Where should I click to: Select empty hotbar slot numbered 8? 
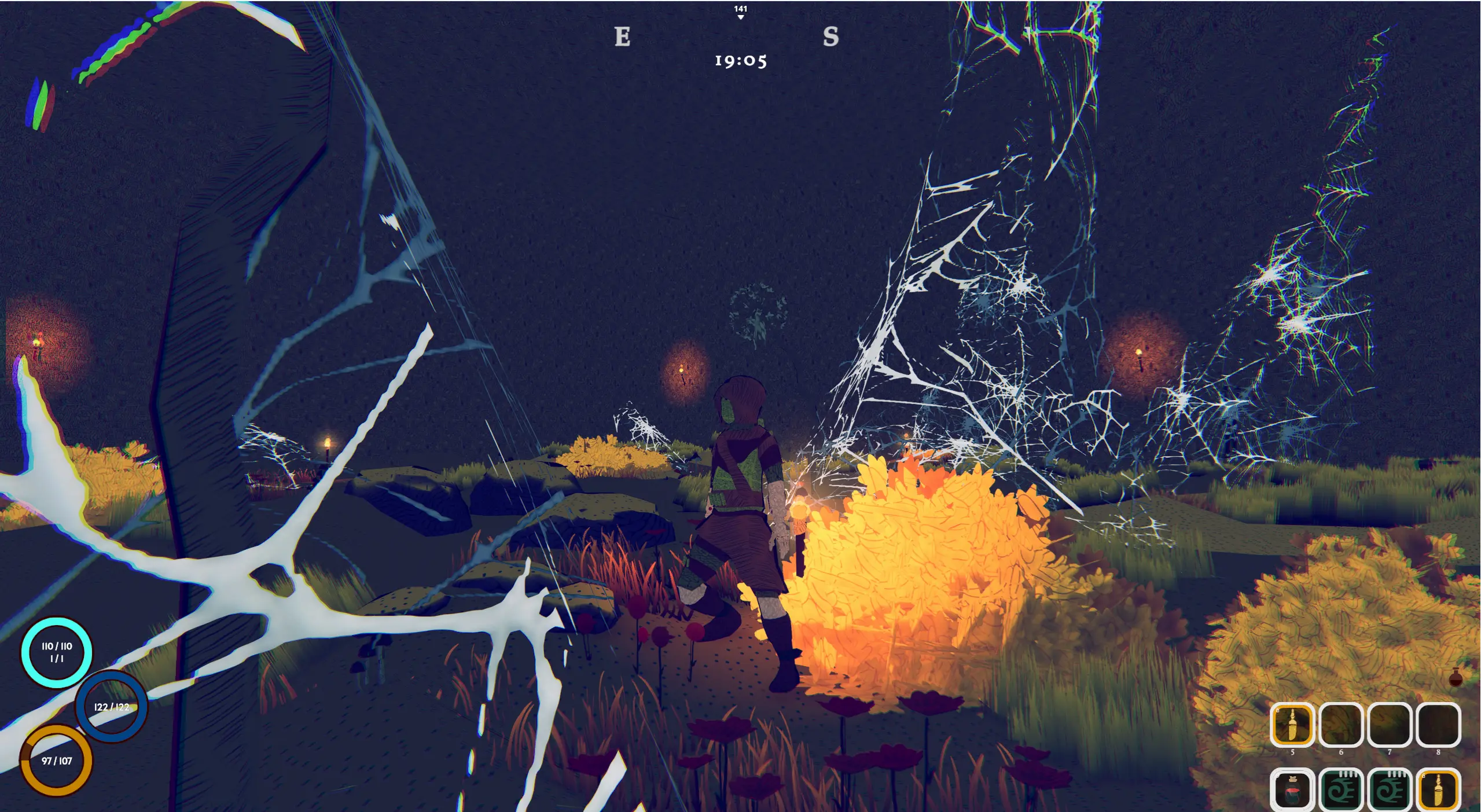coord(1438,725)
